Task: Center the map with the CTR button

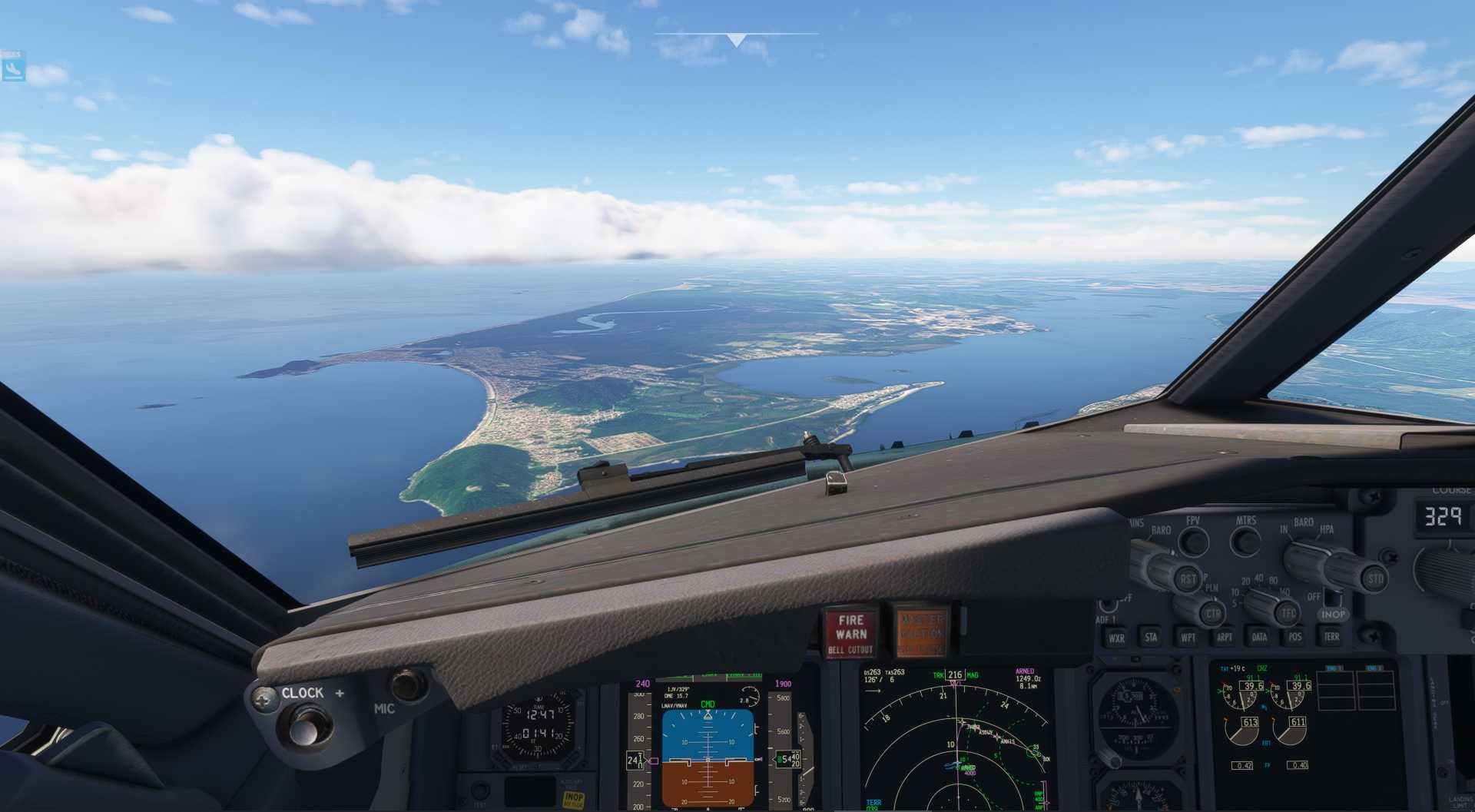Action: [1213, 613]
